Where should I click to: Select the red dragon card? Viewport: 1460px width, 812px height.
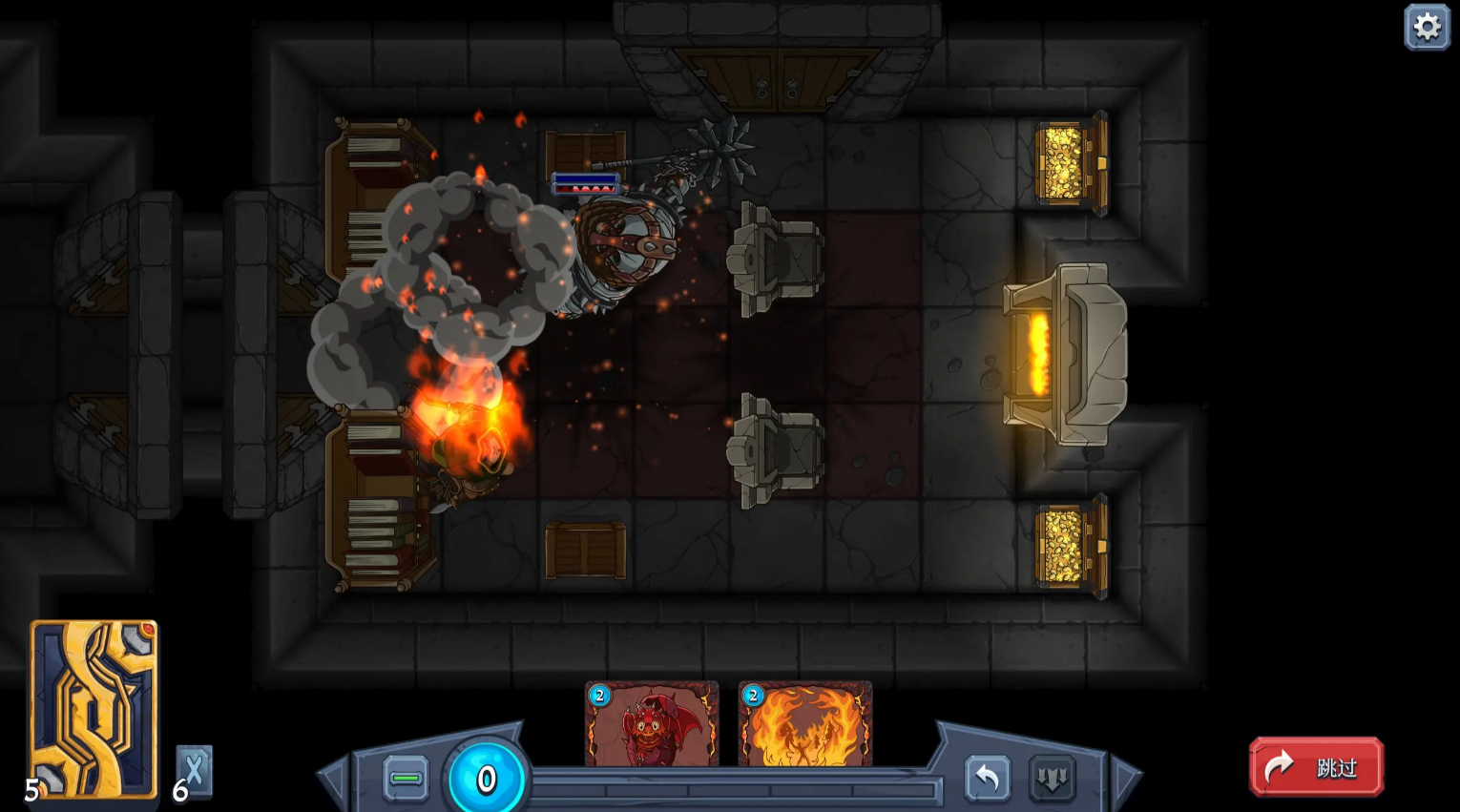[652, 724]
